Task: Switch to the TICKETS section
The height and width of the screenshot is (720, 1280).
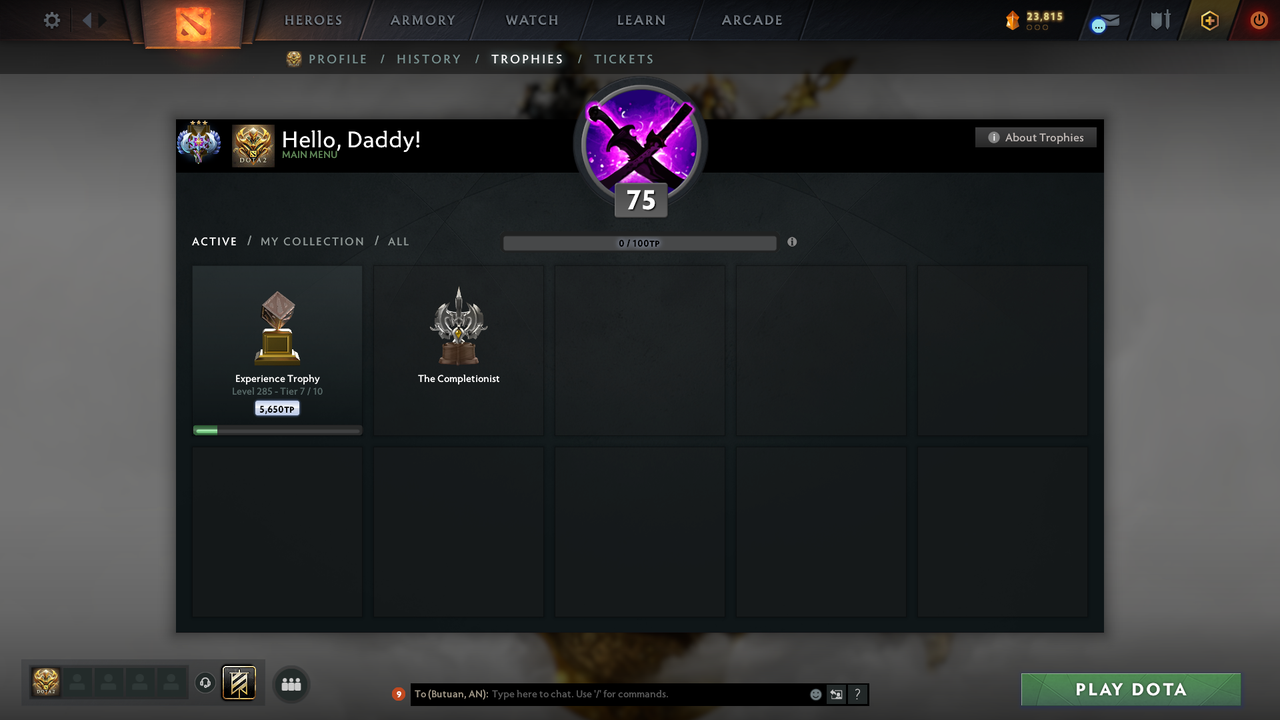Action: (x=624, y=59)
